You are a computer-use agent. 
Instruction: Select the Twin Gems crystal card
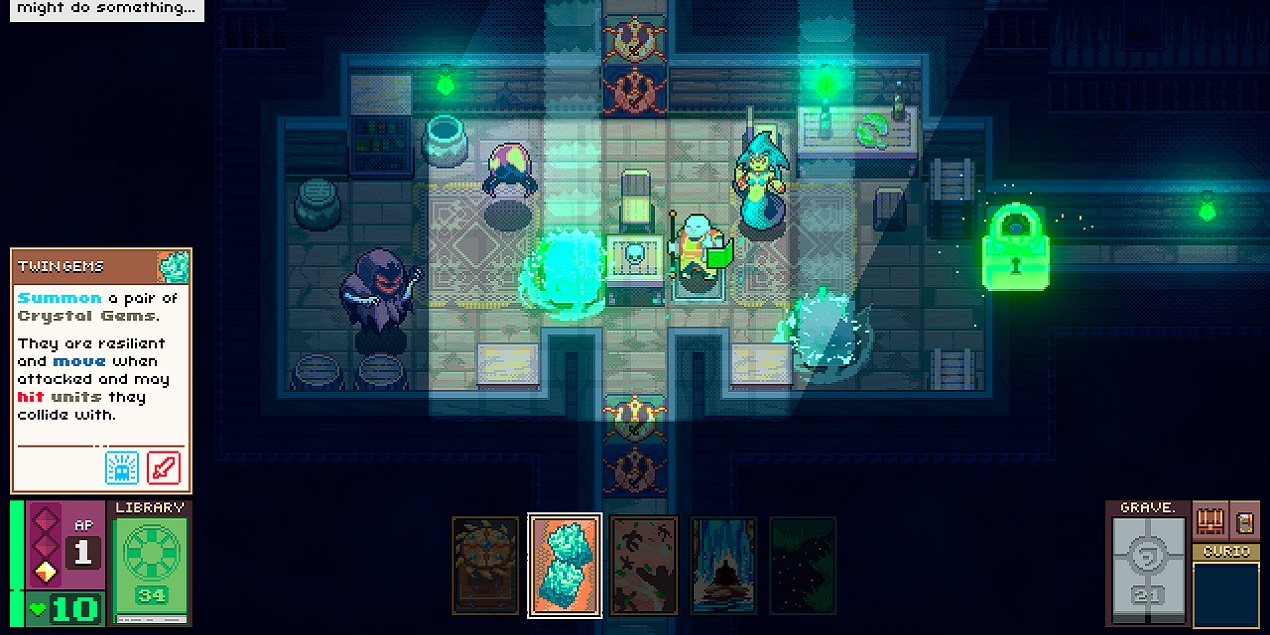pos(565,566)
